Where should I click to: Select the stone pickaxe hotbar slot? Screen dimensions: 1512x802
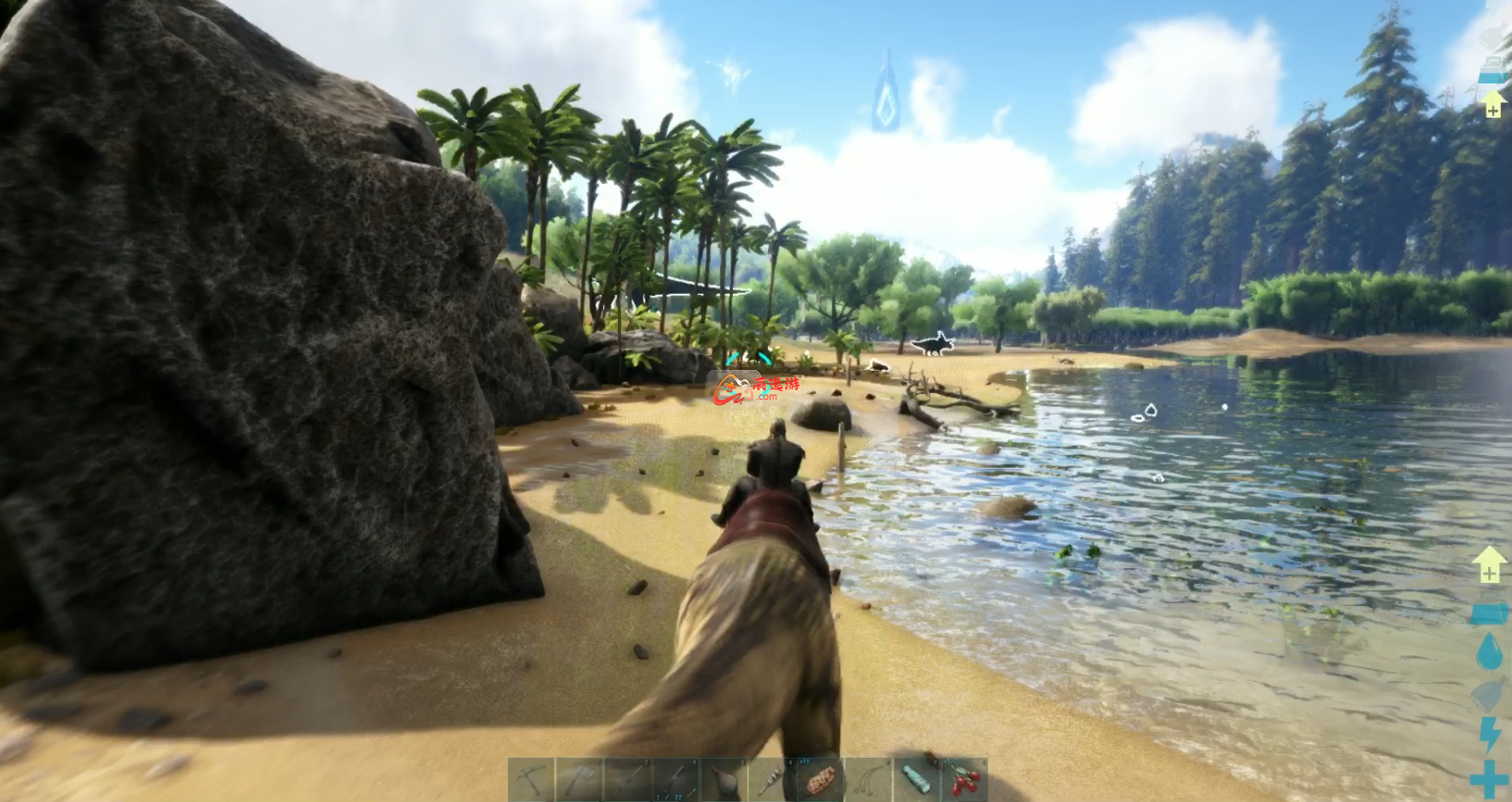[x=532, y=780]
